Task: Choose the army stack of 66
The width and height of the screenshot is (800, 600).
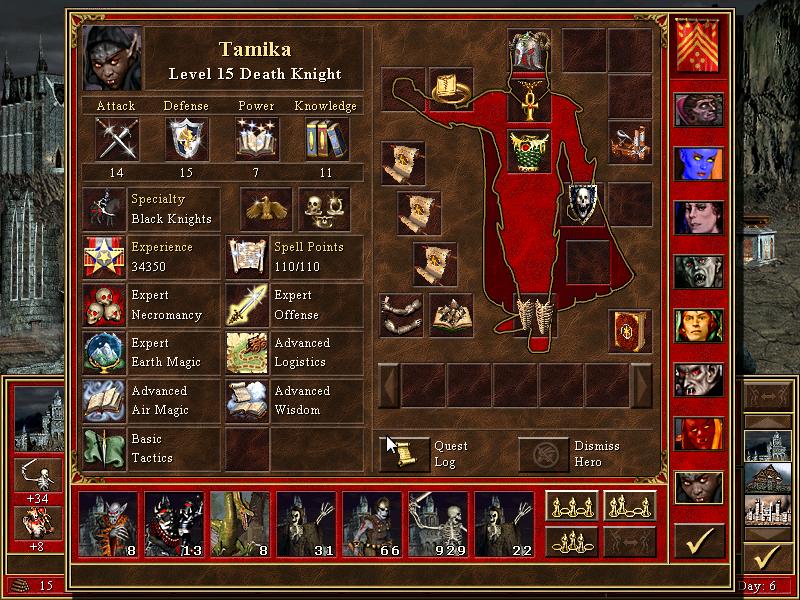Action: coord(371,524)
